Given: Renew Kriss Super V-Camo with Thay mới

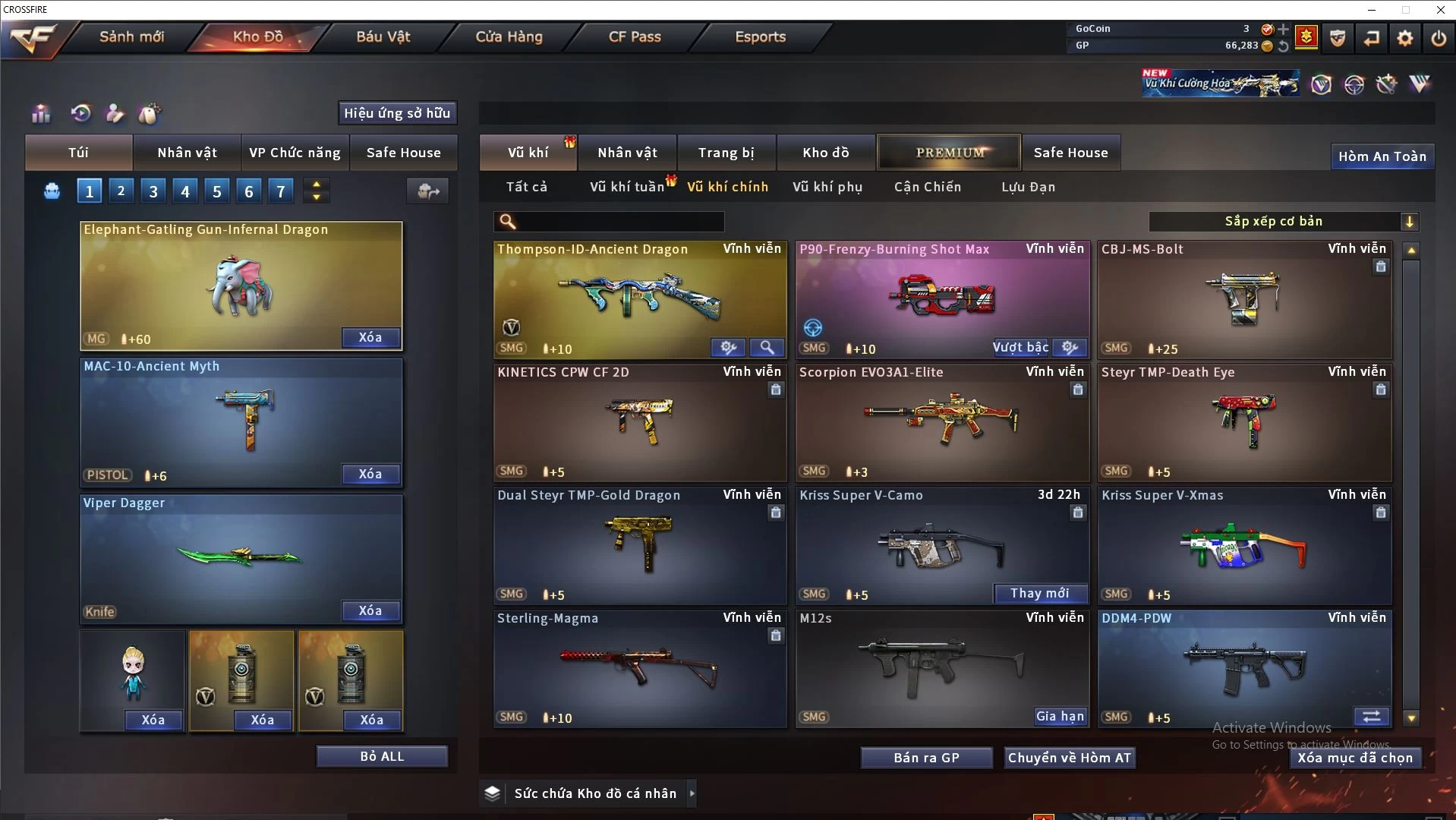Looking at the screenshot, I should (1039, 593).
